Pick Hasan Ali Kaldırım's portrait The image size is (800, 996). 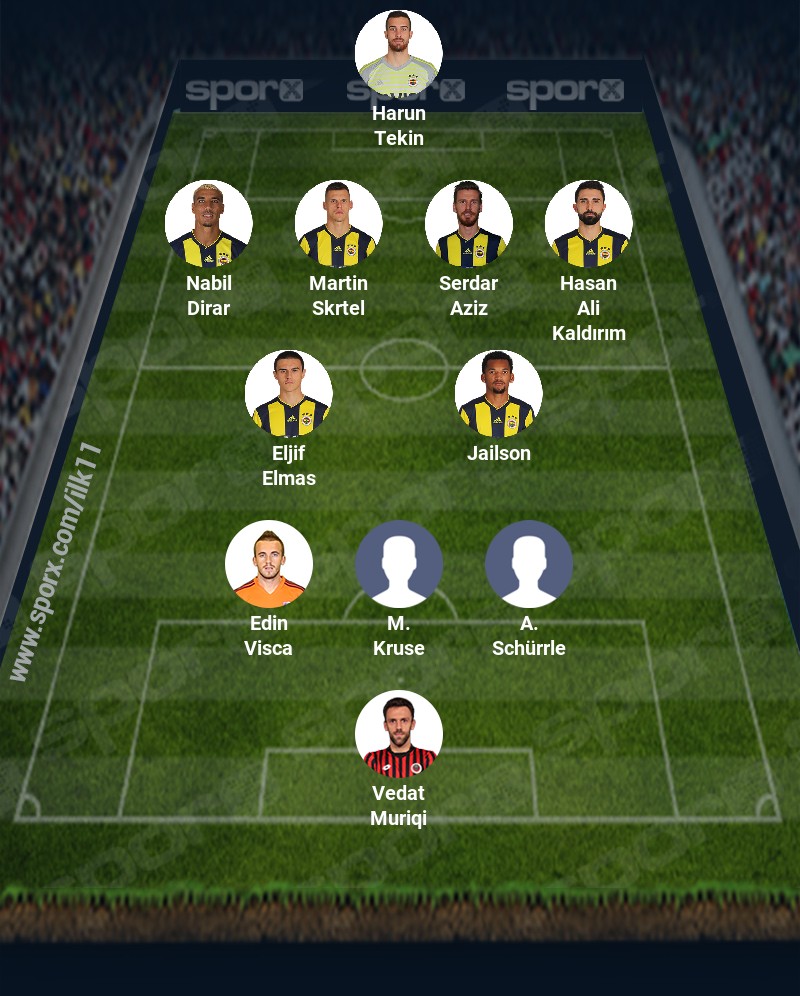[589, 224]
